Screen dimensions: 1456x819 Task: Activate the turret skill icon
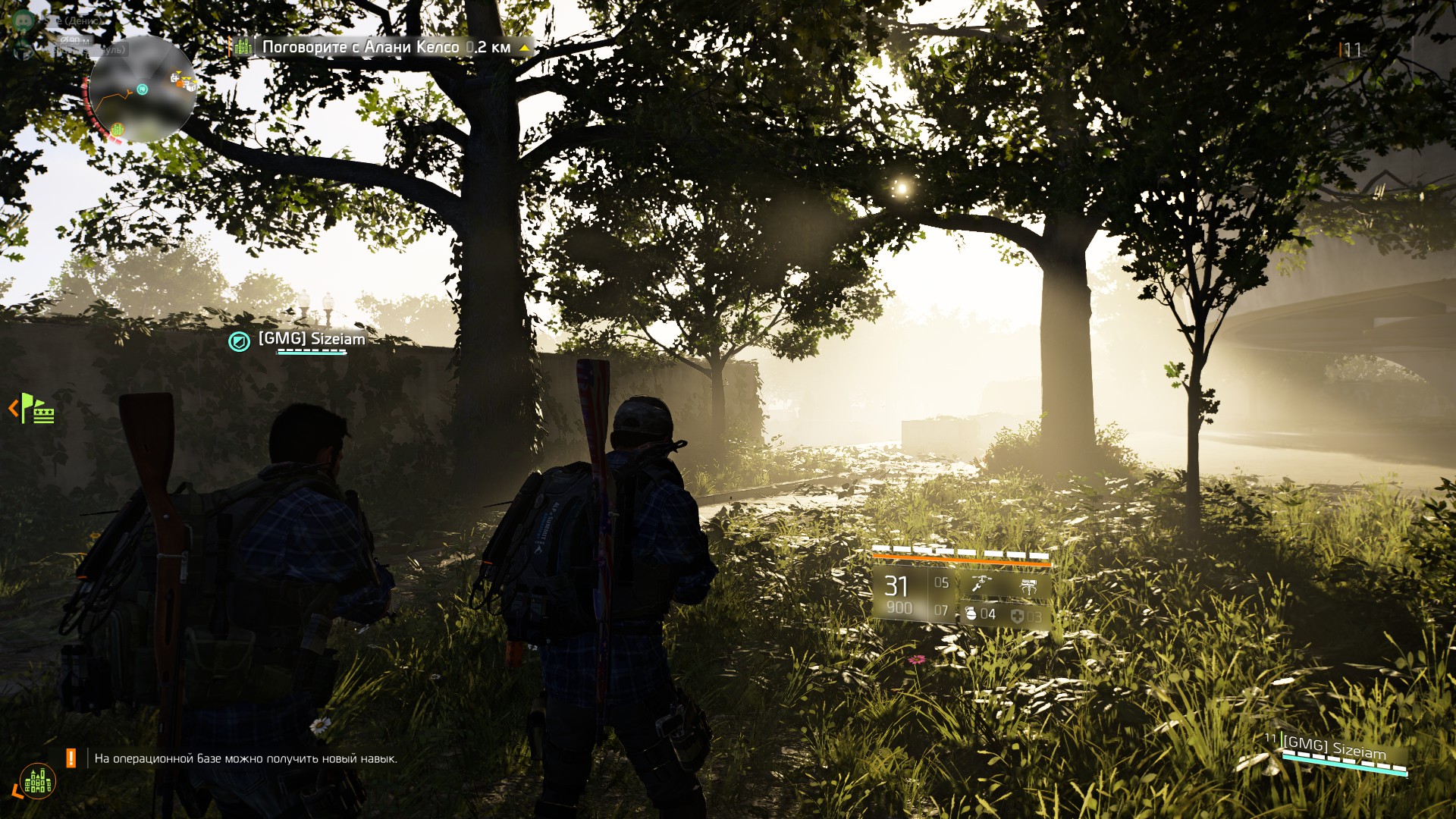point(1028,585)
